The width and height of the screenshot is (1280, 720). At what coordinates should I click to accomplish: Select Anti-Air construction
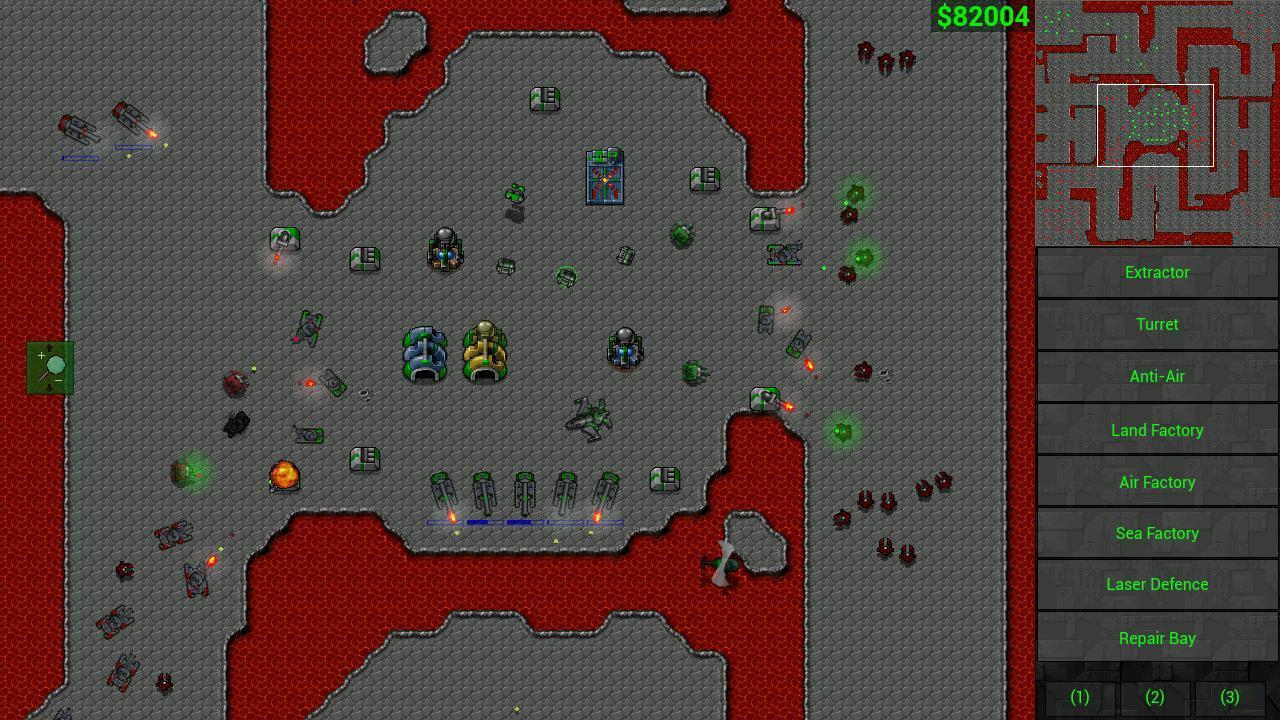click(x=1157, y=376)
